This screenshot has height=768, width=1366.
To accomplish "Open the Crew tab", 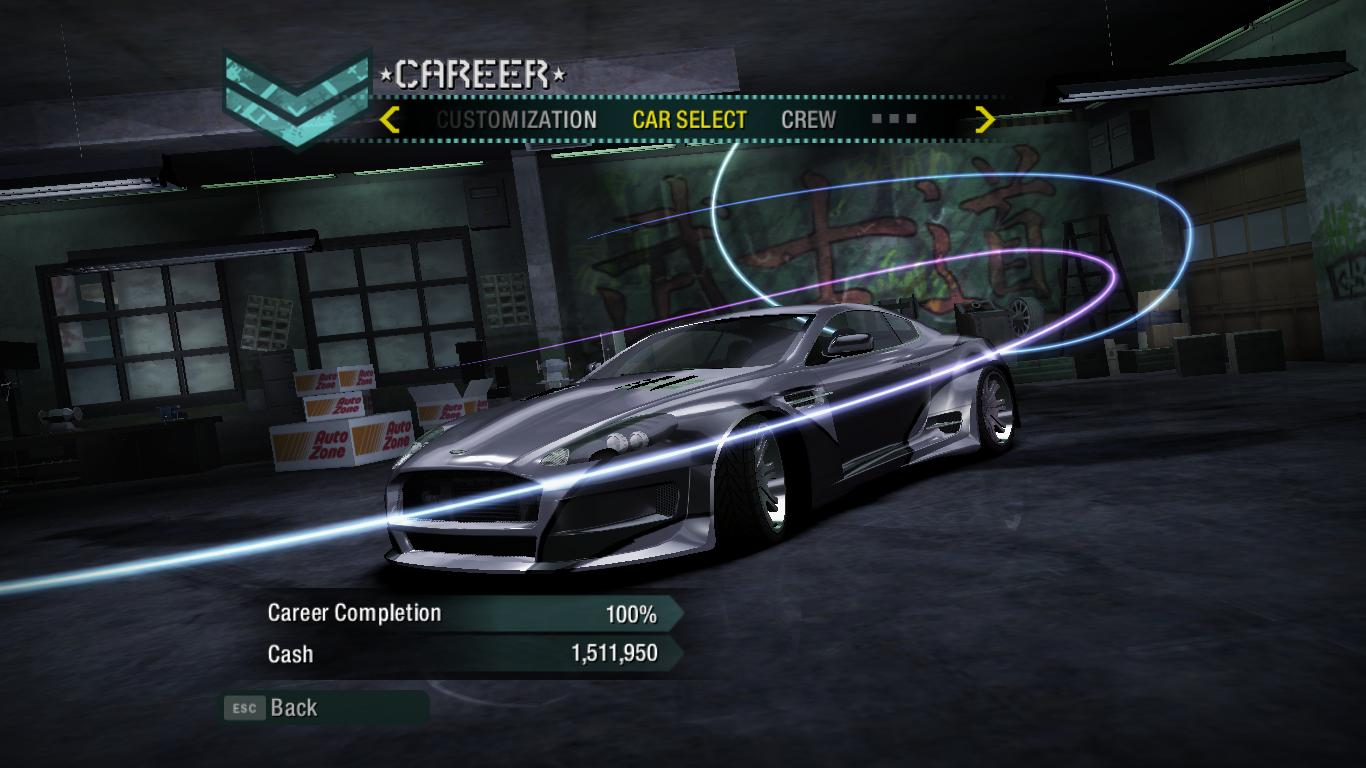I will coord(808,120).
